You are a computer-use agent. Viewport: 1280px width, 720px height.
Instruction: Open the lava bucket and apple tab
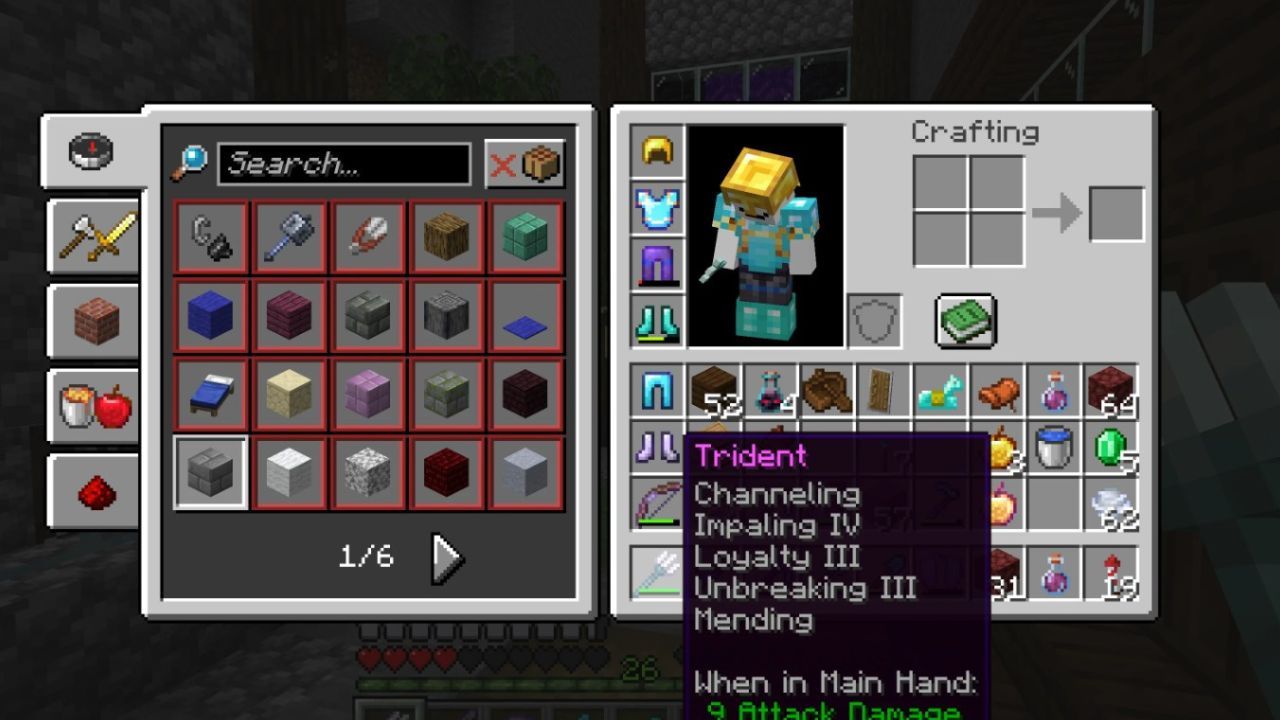[x=96, y=406]
